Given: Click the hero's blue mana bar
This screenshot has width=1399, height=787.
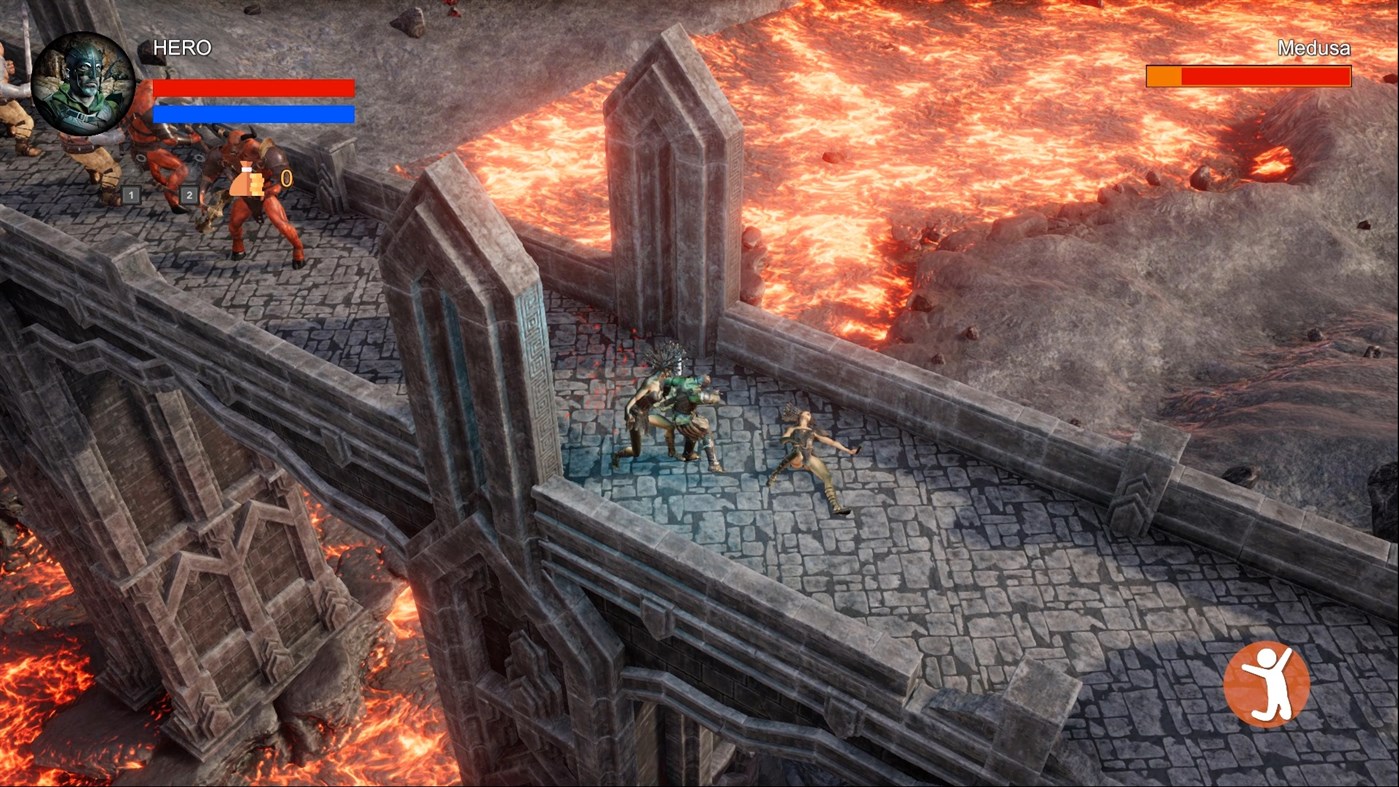Looking at the screenshot, I should pos(253,113).
